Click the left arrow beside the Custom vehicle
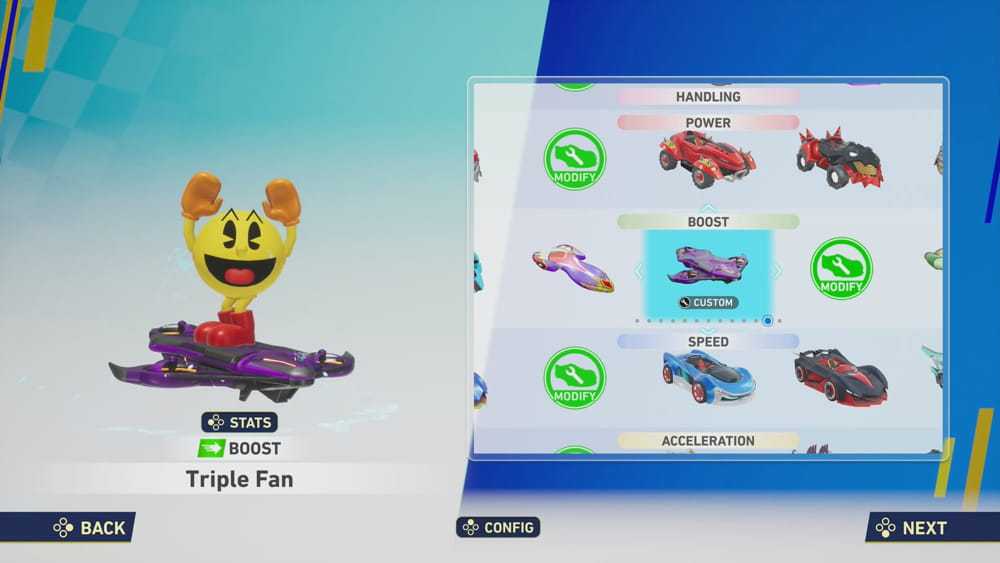 click(636, 271)
